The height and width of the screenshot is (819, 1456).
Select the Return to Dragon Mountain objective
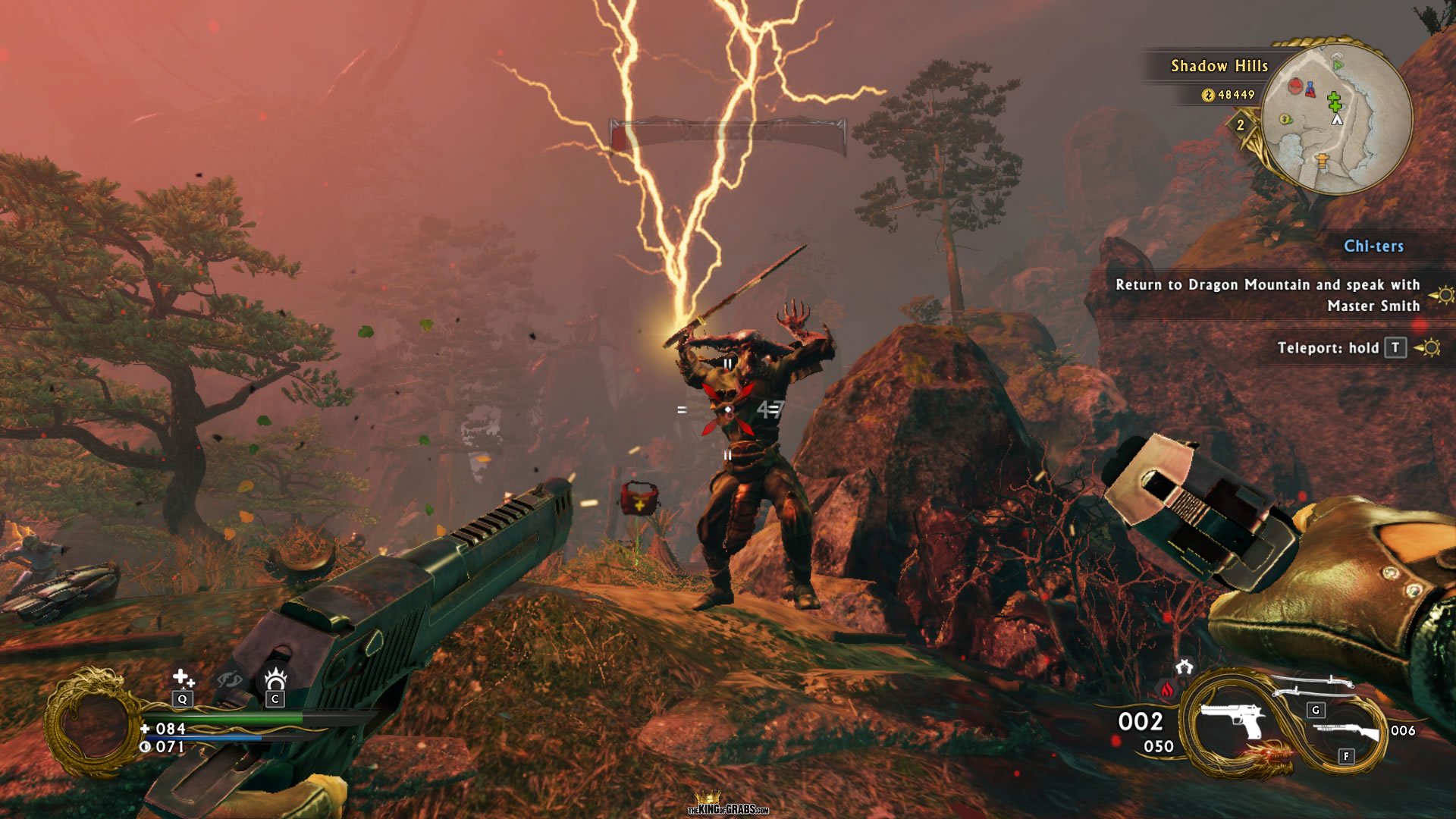click(1267, 295)
